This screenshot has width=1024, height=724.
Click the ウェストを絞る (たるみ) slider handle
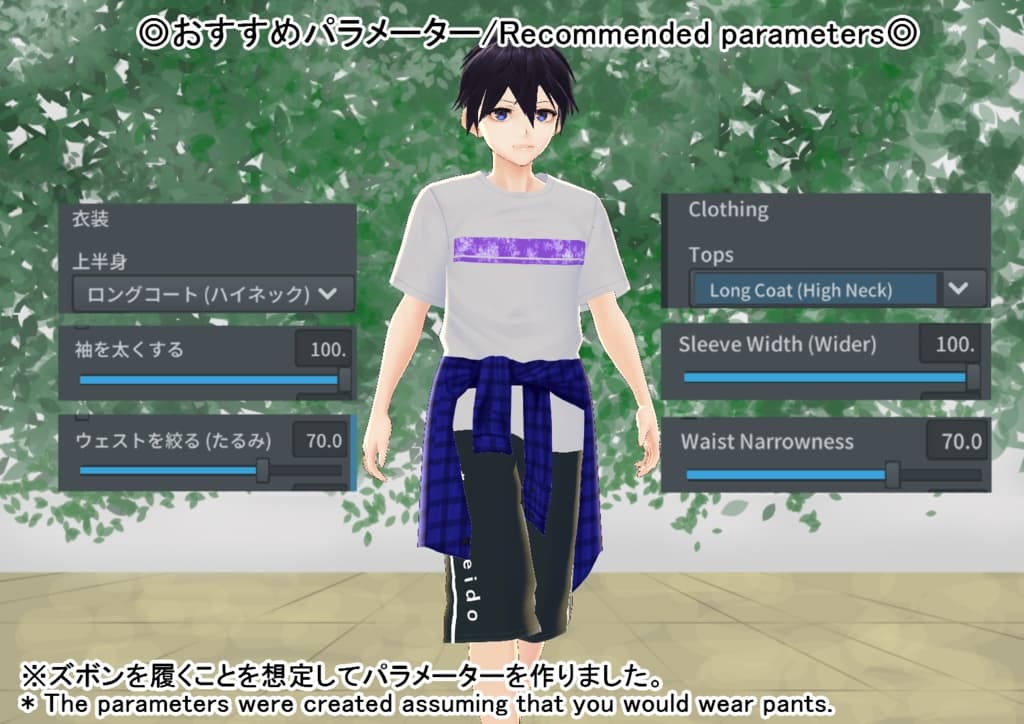263,470
